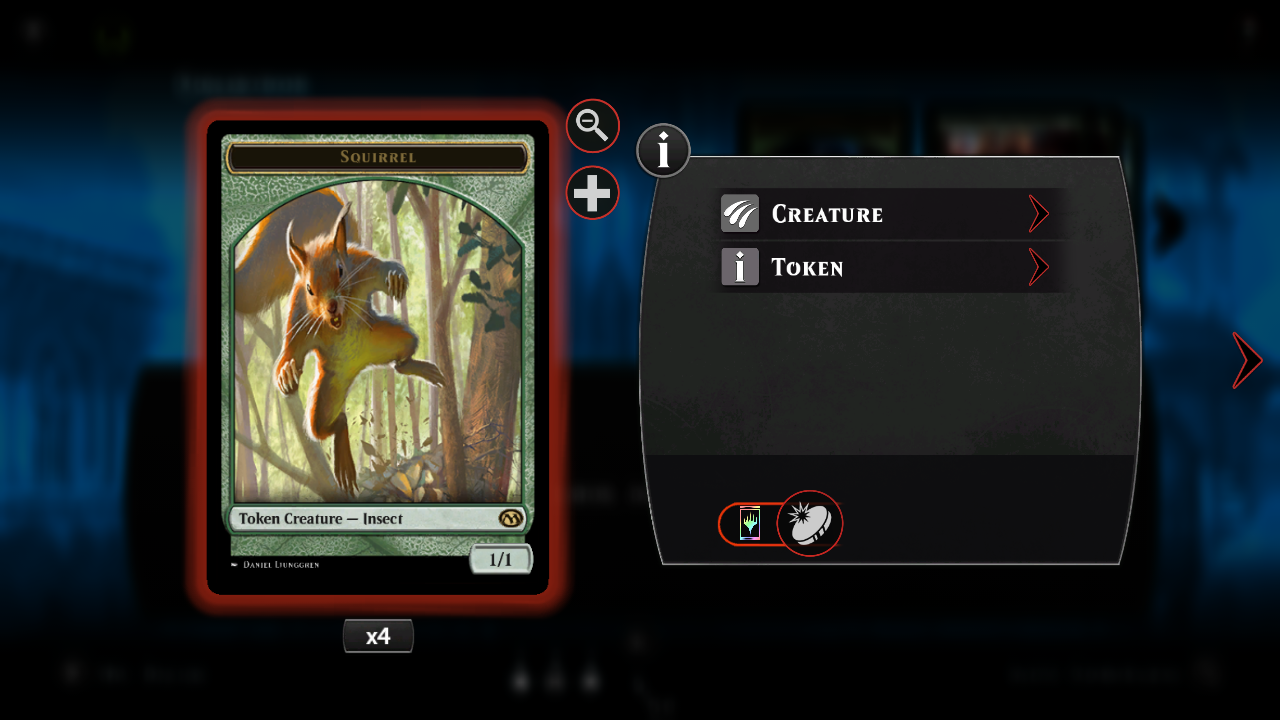The image size is (1280, 720).
Task: Add a copy with the plus button
Action: pos(593,192)
